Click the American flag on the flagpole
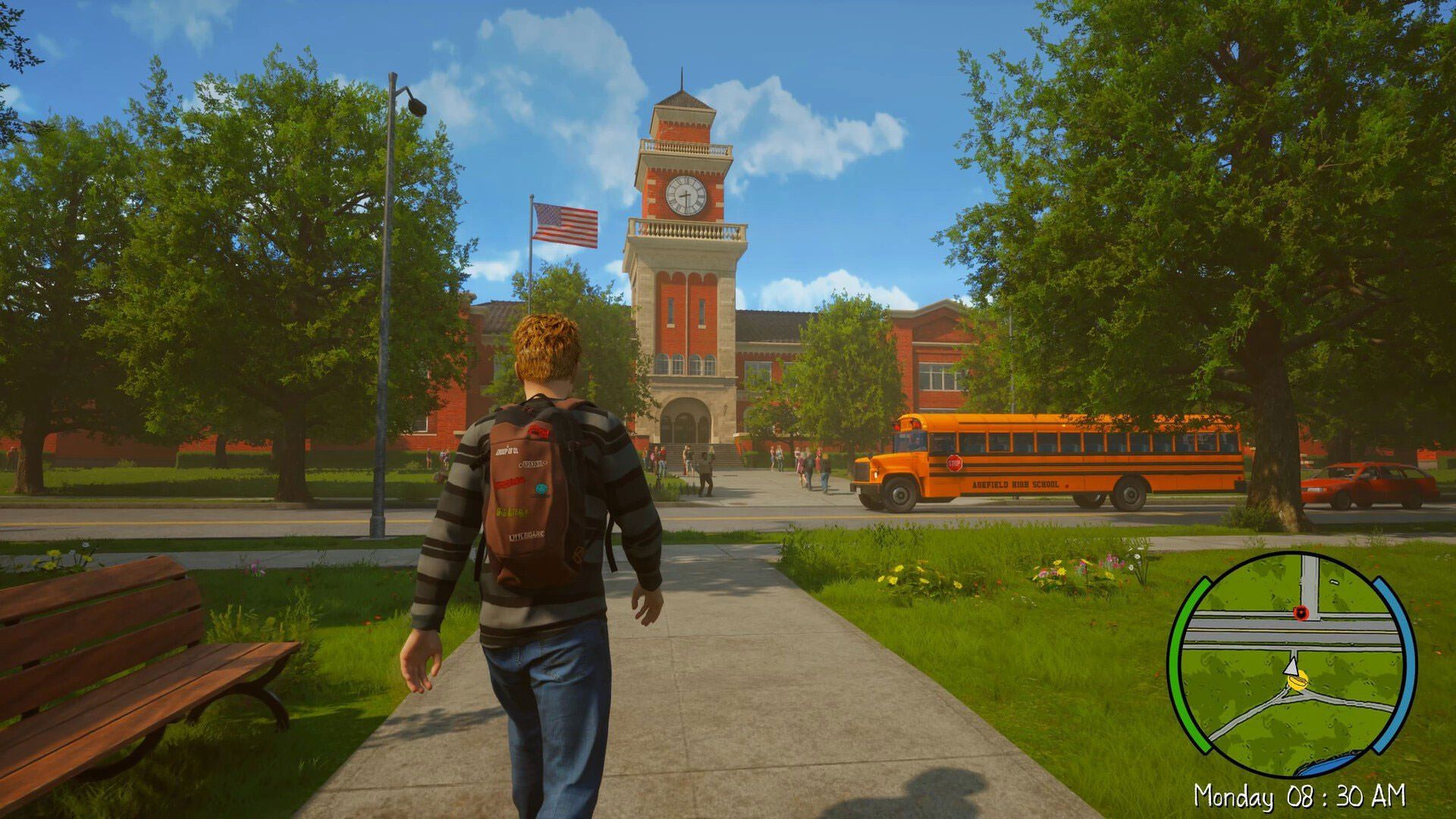The width and height of the screenshot is (1456, 819). [565, 220]
